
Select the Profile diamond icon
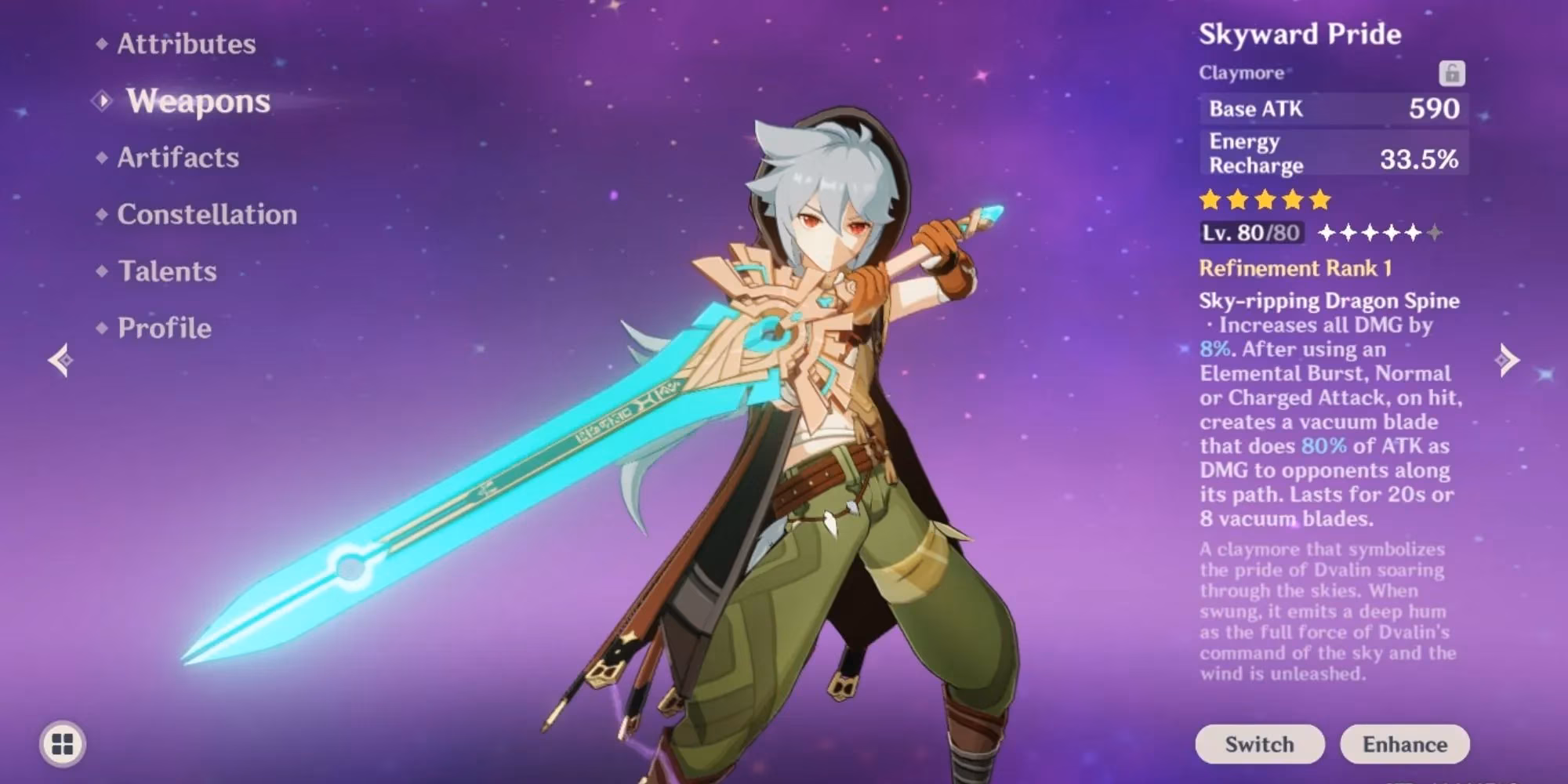[x=103, y=329]
